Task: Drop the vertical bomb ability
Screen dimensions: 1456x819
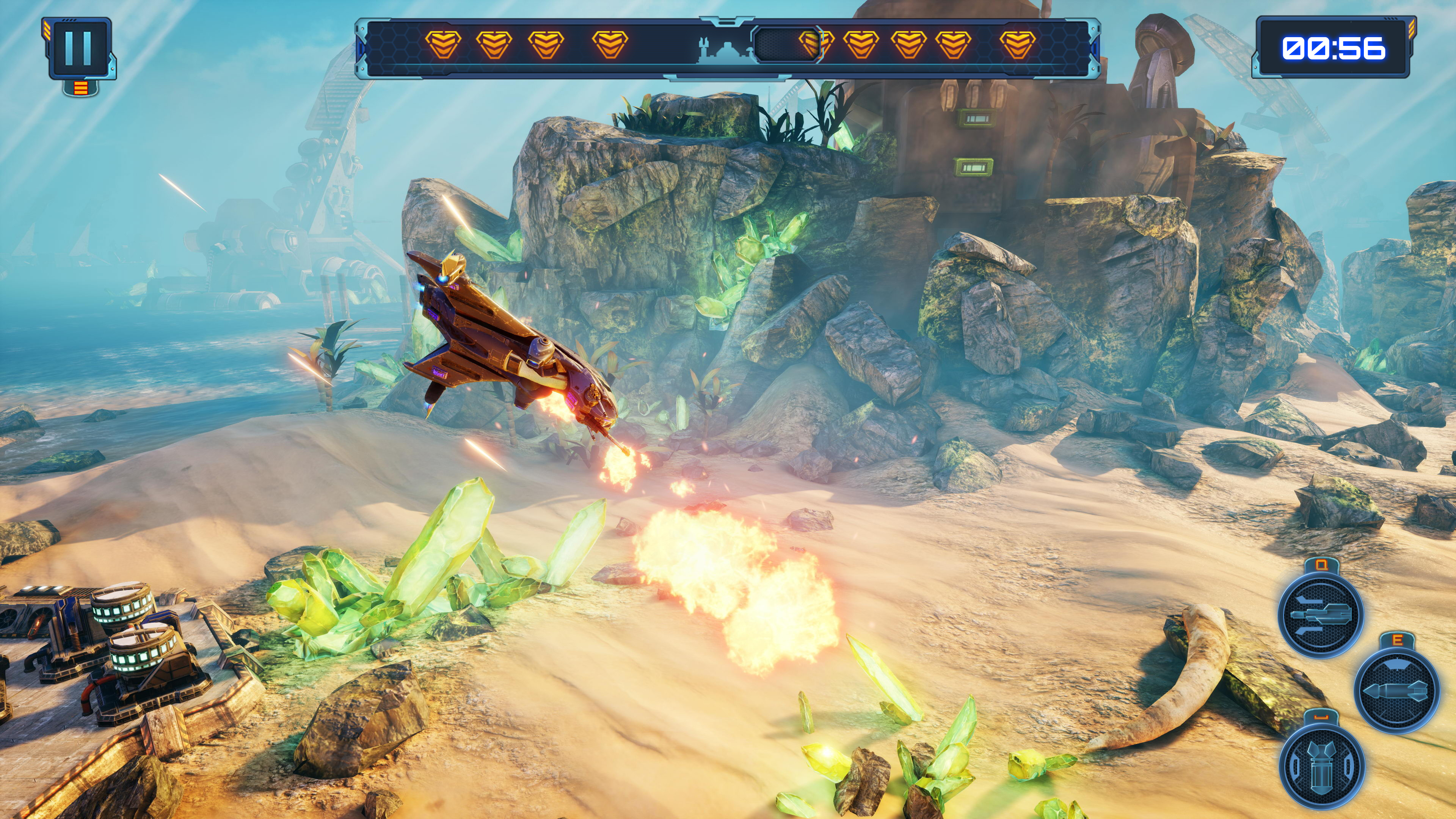Action: (1321, 765)
